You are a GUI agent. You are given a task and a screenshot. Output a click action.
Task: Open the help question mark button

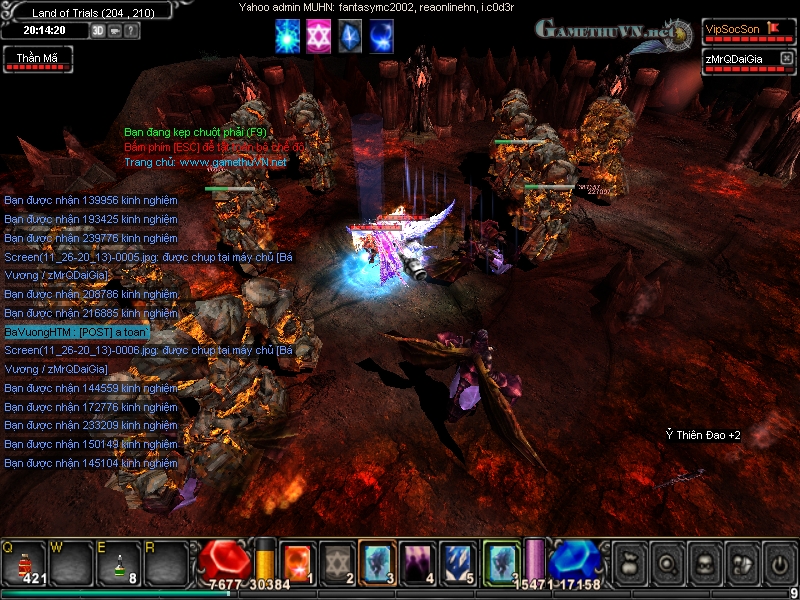pyautogui.click(x=132, y=30)
